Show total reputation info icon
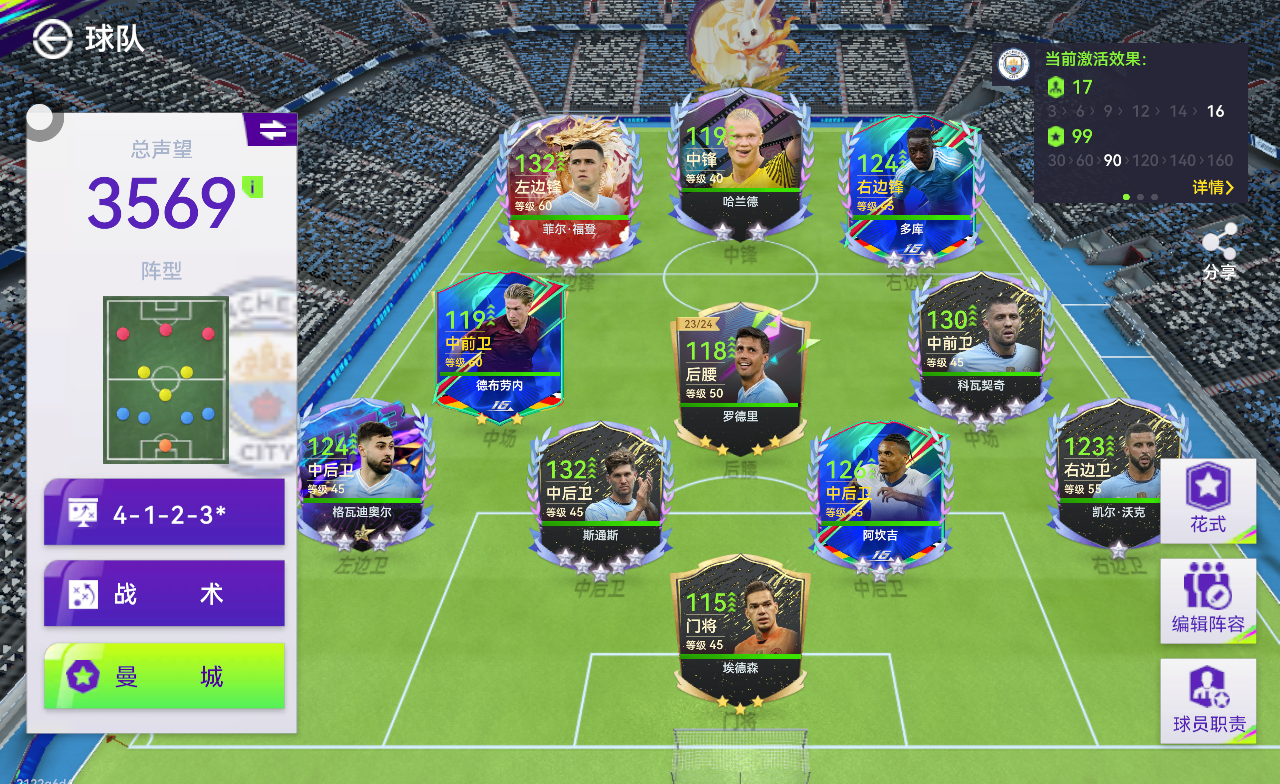Screen dimensions: 1280x784 (x=252, y=186)
